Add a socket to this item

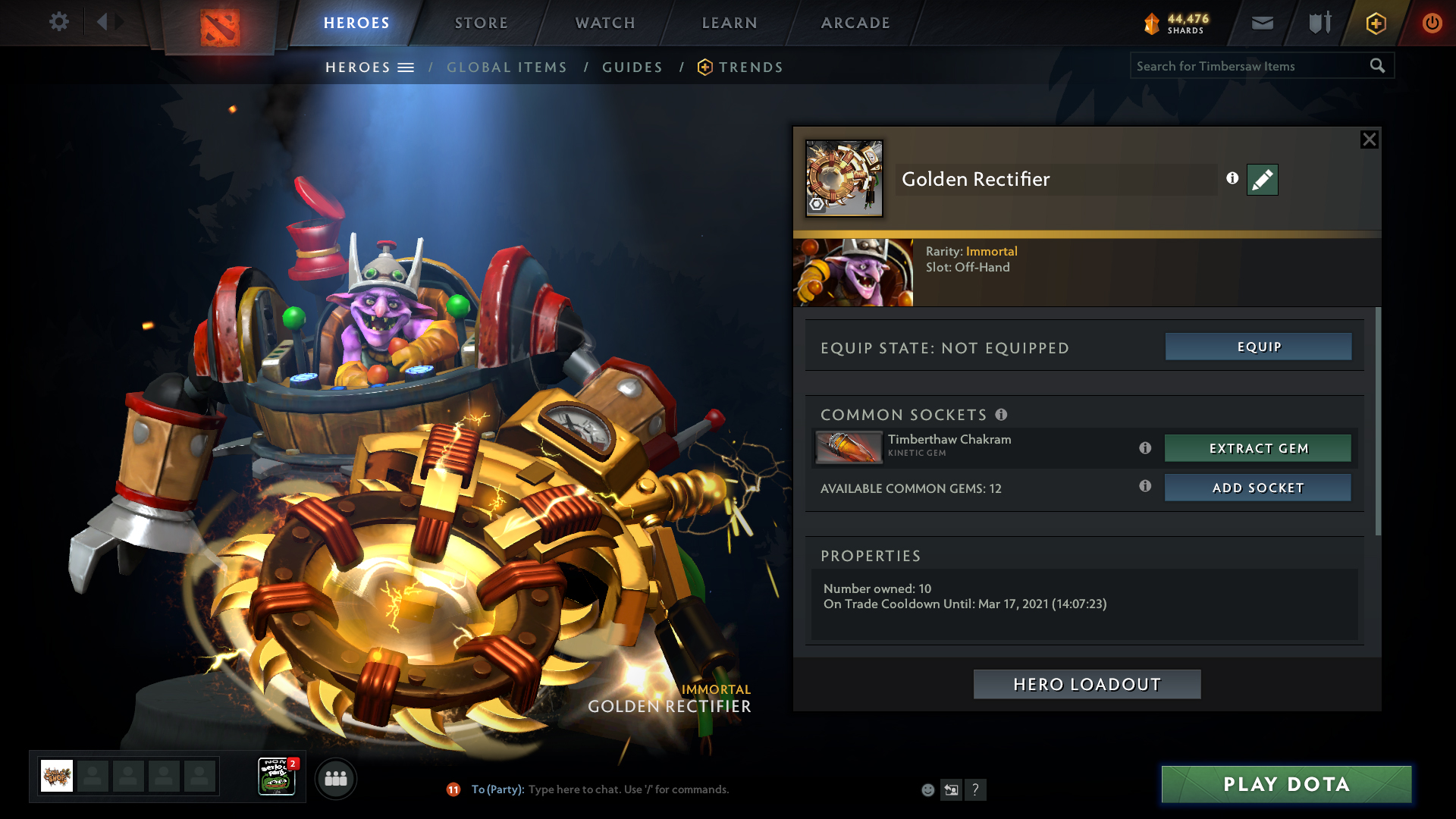pos(1258,488)
